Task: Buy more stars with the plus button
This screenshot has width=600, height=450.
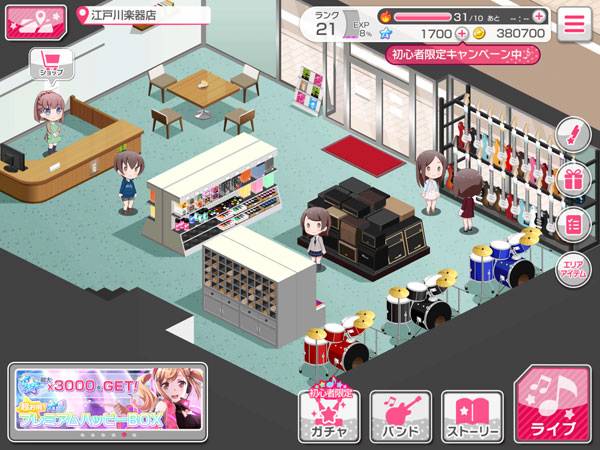Action: pyautogui.click(x=462, y=33)
